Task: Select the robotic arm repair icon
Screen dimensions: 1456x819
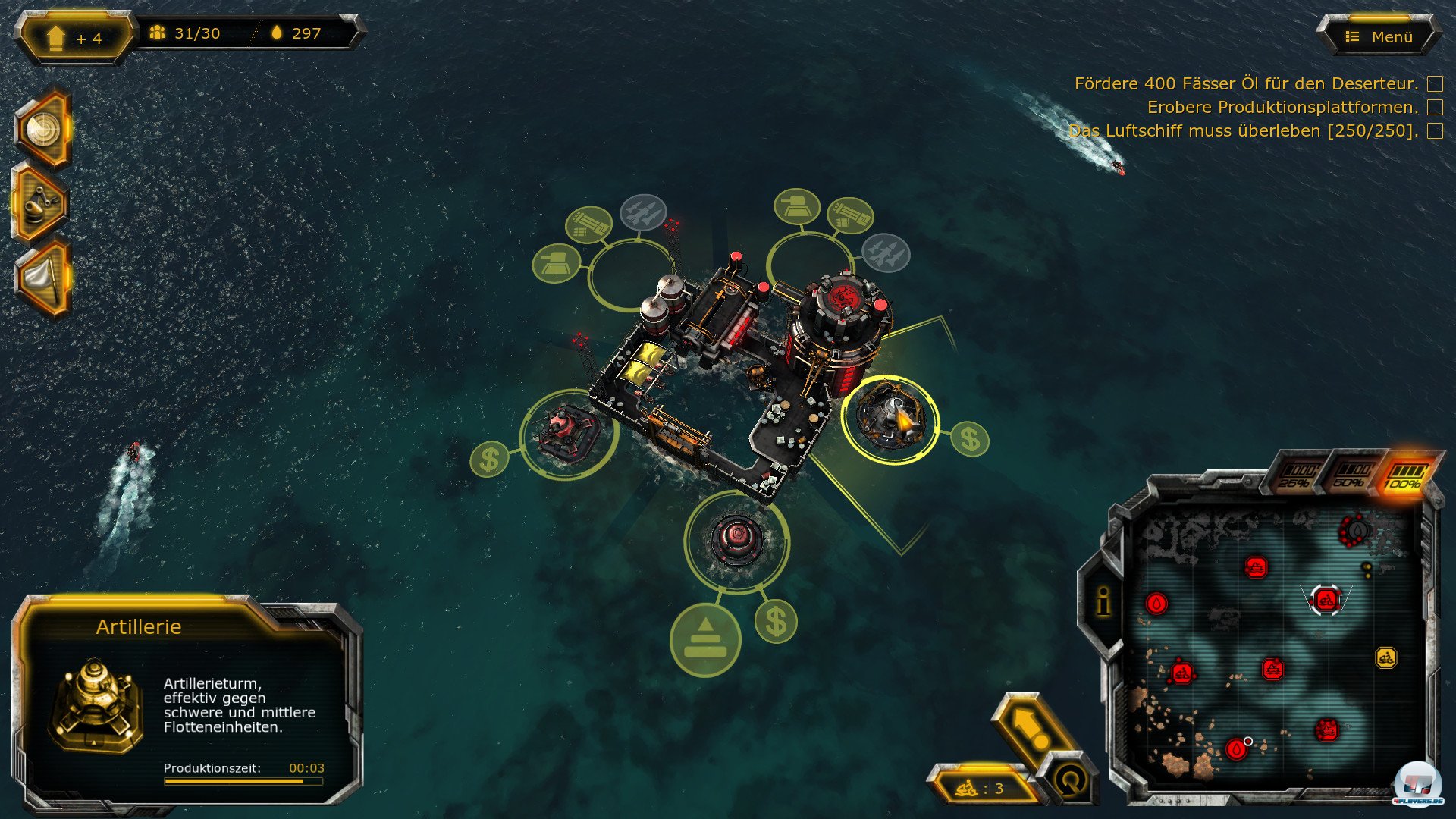Action: pyautogui.click(x=41, y=203)
